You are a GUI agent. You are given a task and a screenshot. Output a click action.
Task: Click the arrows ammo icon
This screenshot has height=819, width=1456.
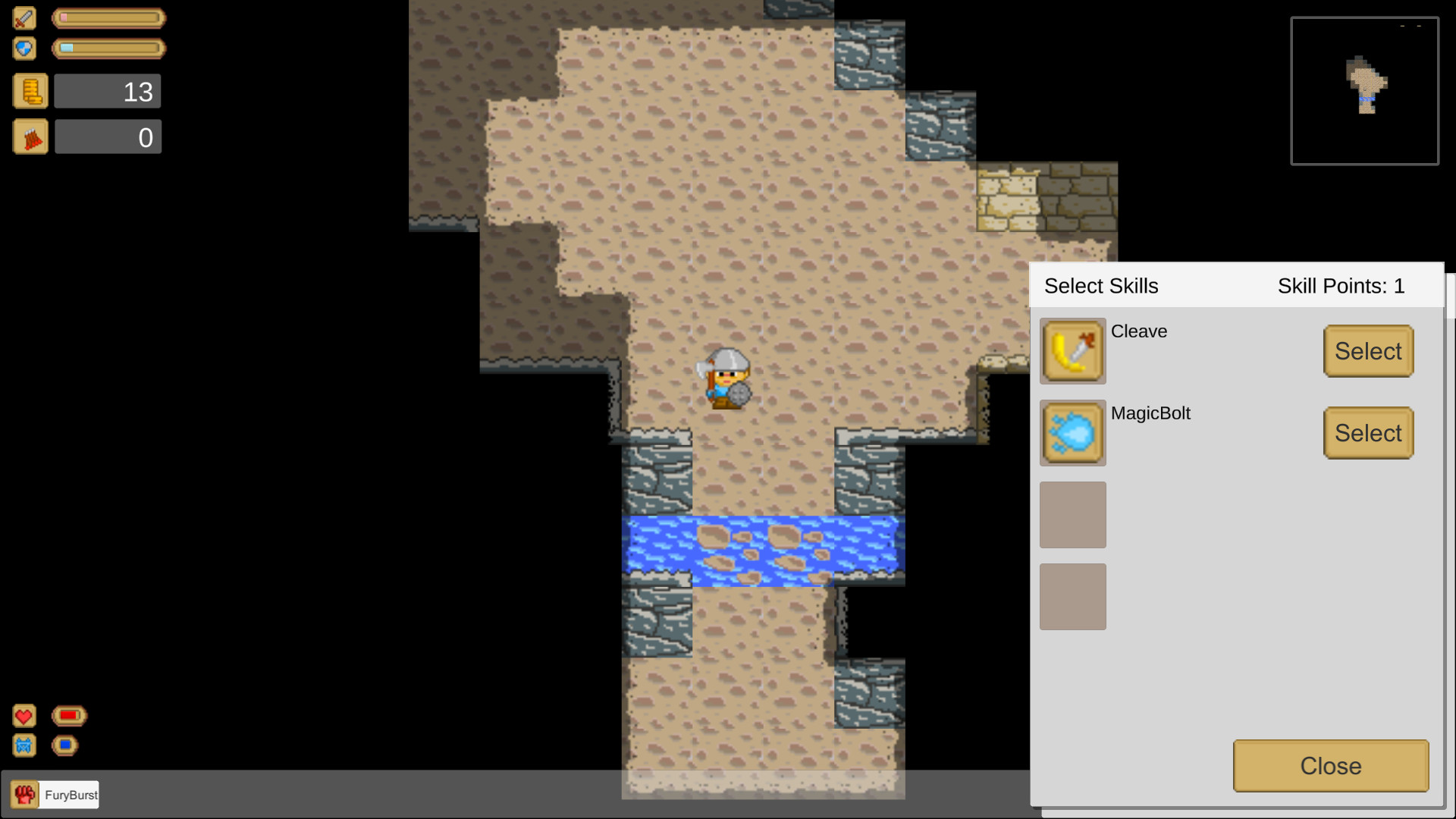click(x=30, y=136)
